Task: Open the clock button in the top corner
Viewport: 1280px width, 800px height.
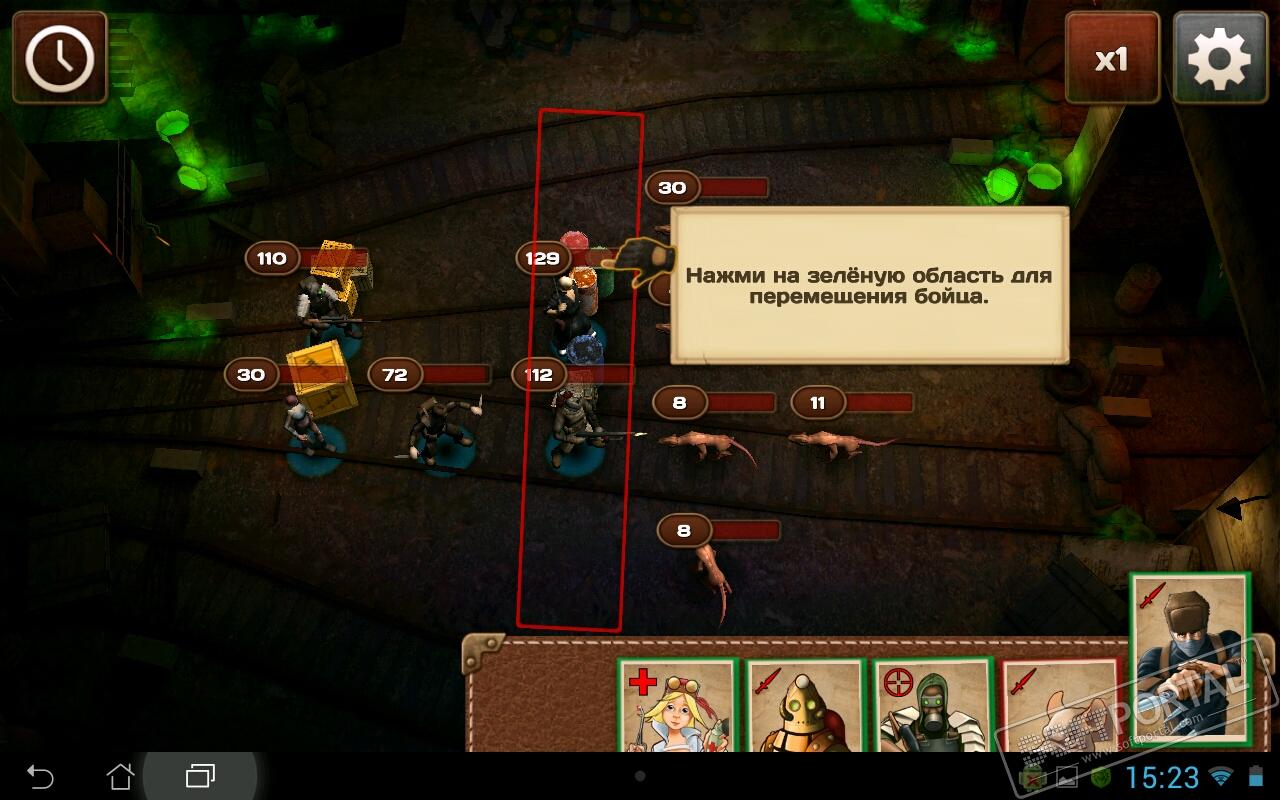Action: click(x=60, y=58)
